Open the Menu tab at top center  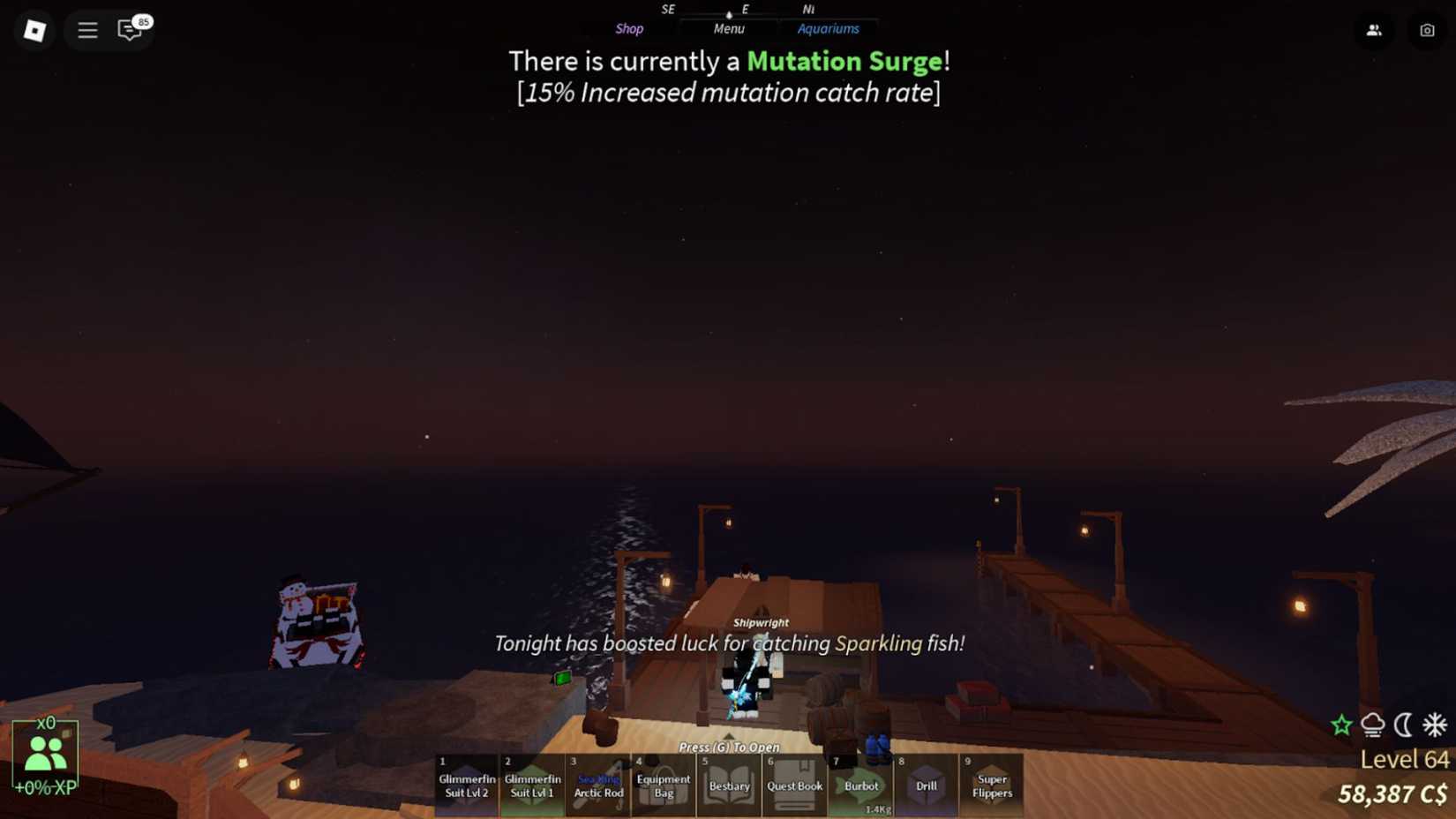tap(729, 28)
